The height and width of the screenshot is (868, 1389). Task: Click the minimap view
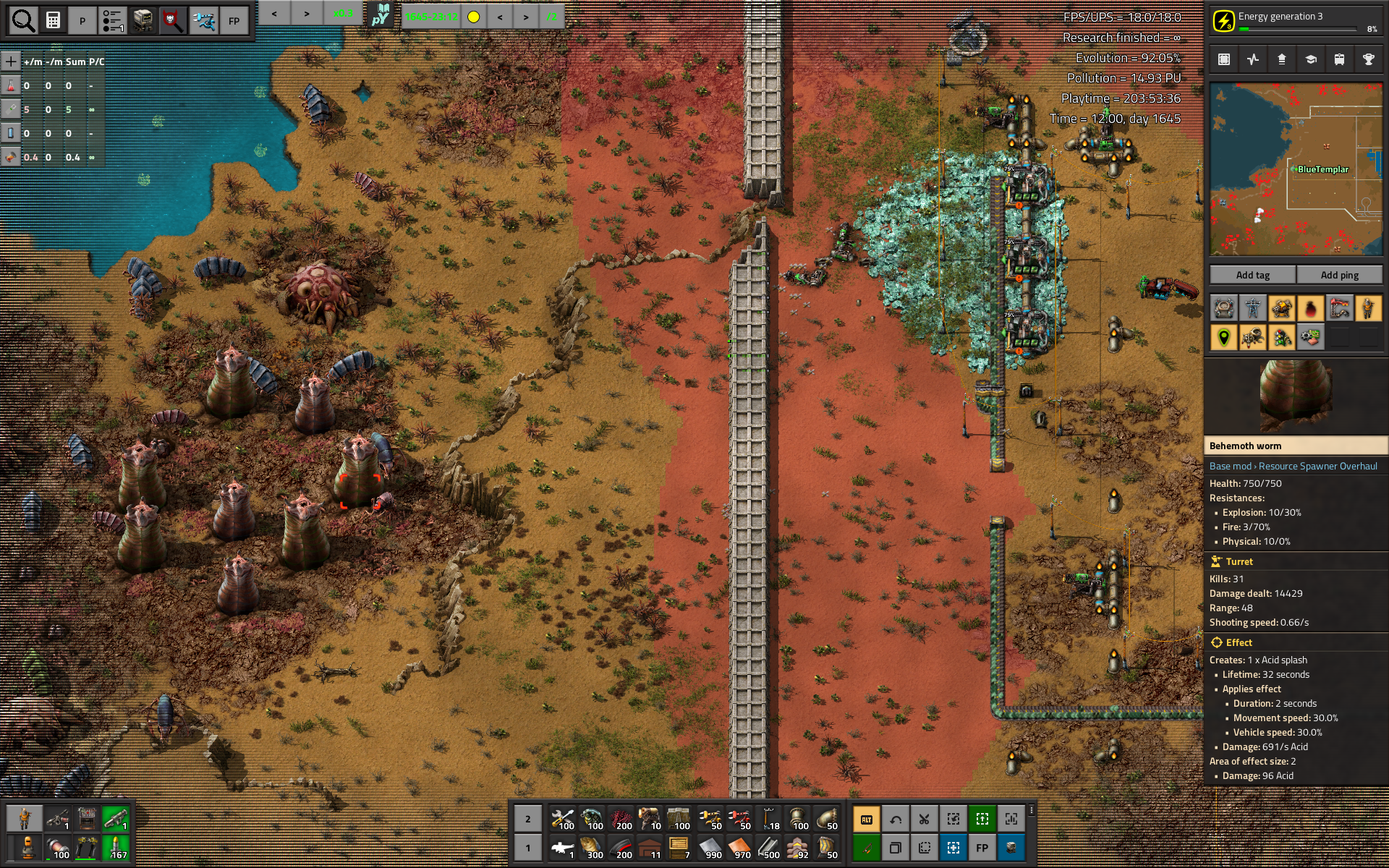(x=1296, y=169)
